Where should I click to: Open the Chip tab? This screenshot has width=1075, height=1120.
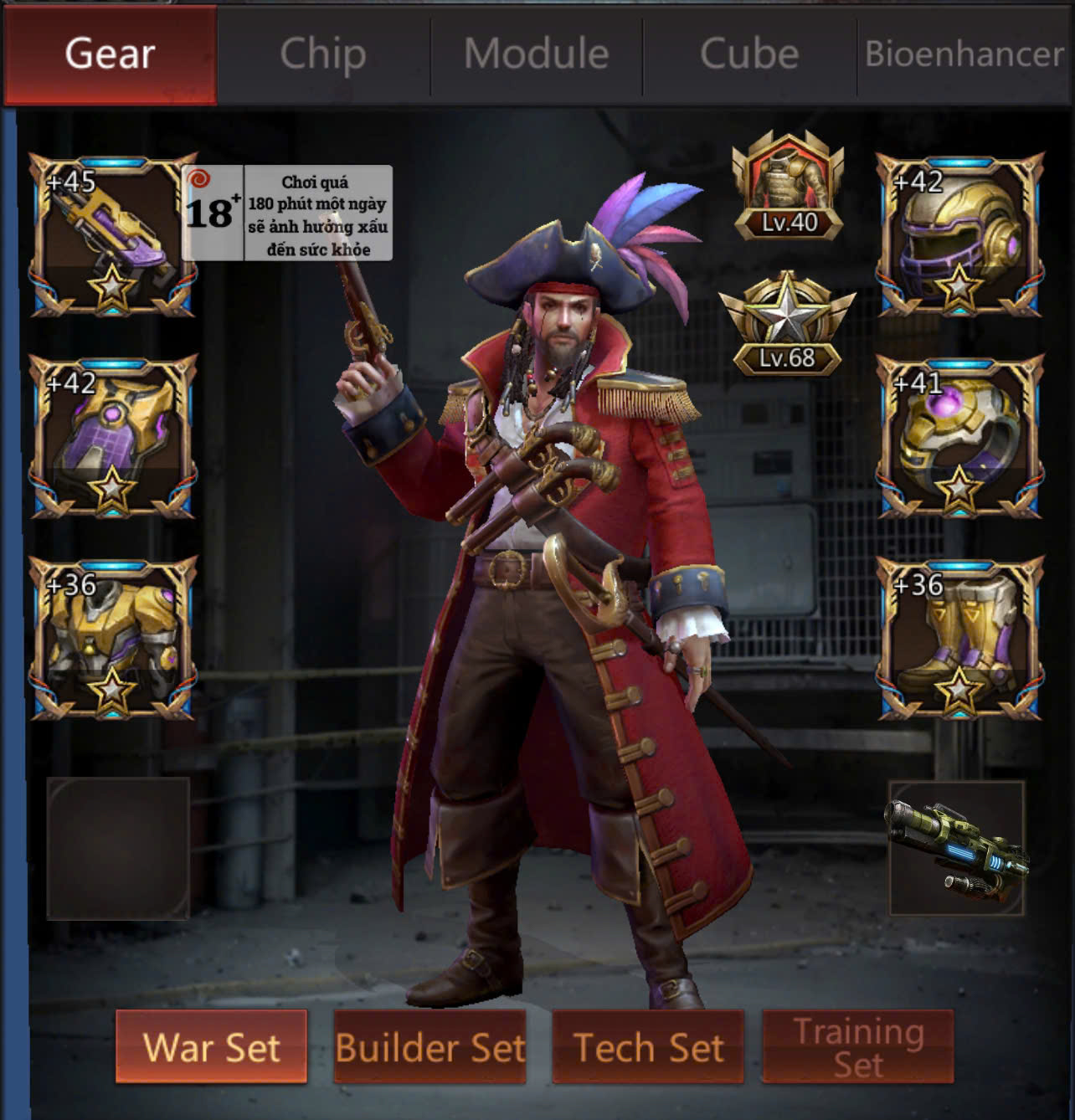(x=323, y=54)
